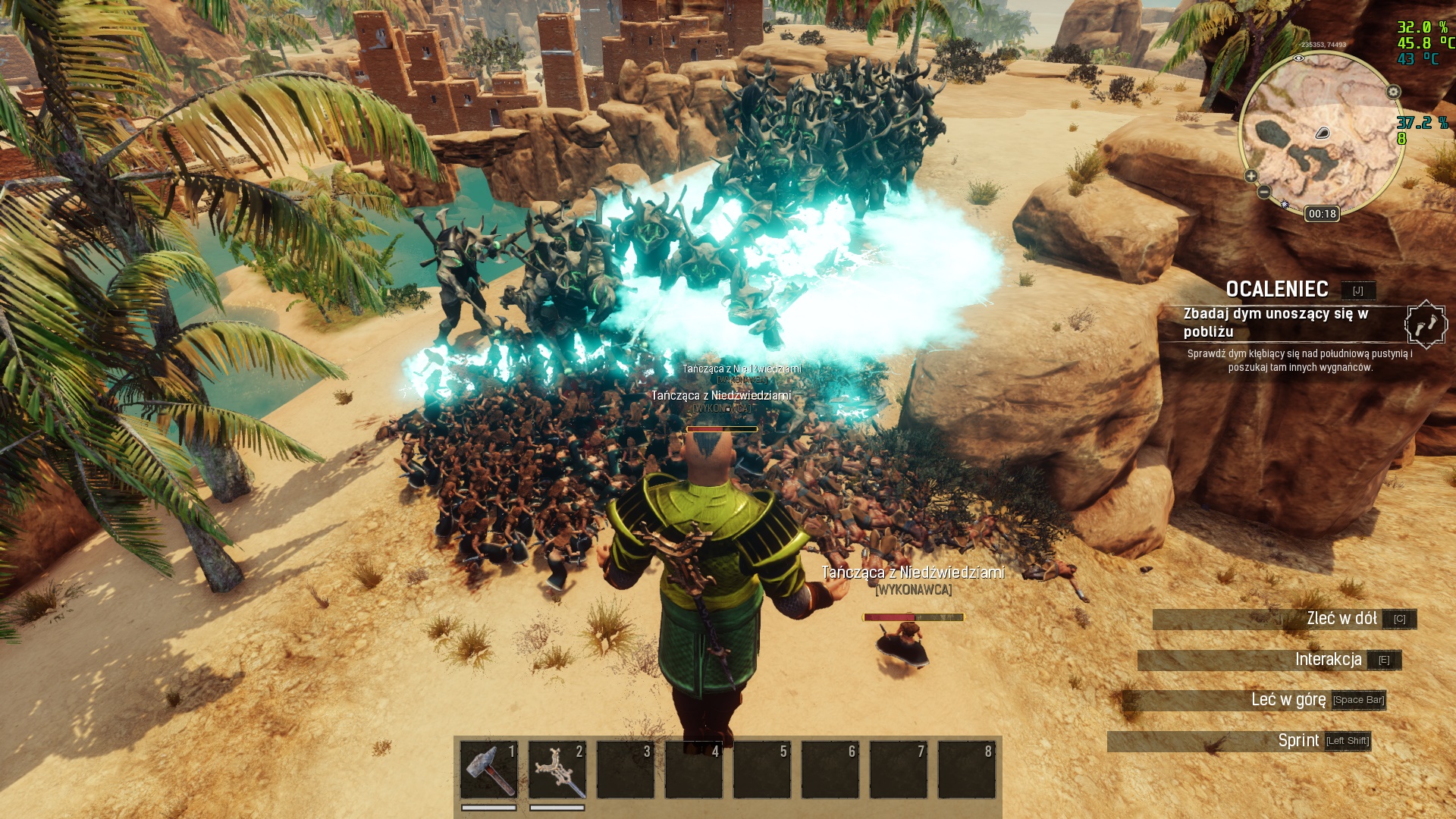Toggle the minimap eye visibility icon
Image resolution: width=1456 pixels, height=819 pixels.
(1299, 58)
